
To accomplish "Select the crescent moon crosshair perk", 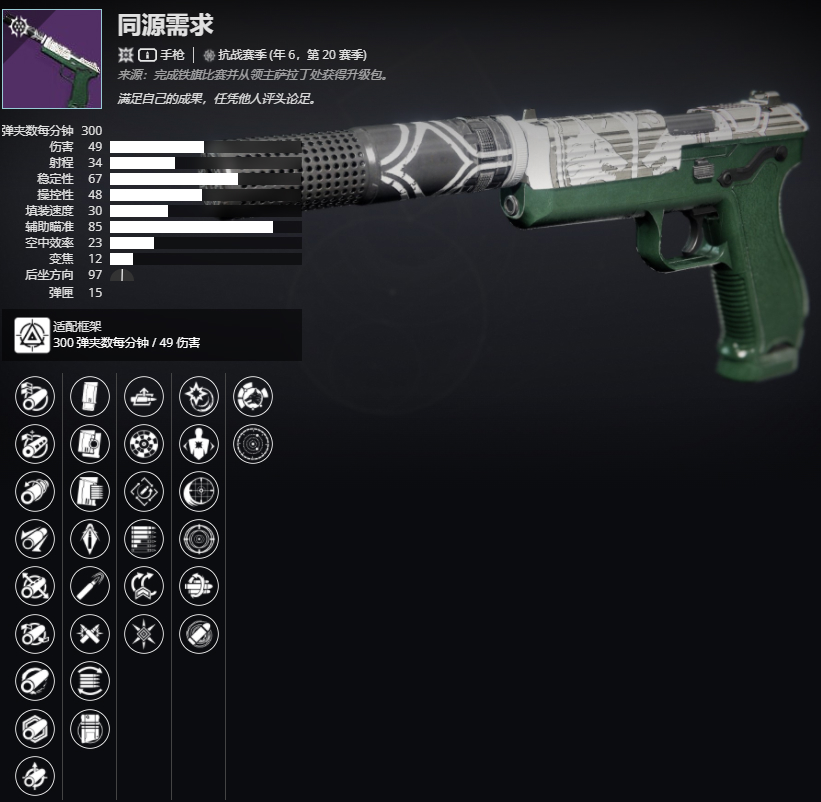I will pyautogui.click(x=198, y=491).
